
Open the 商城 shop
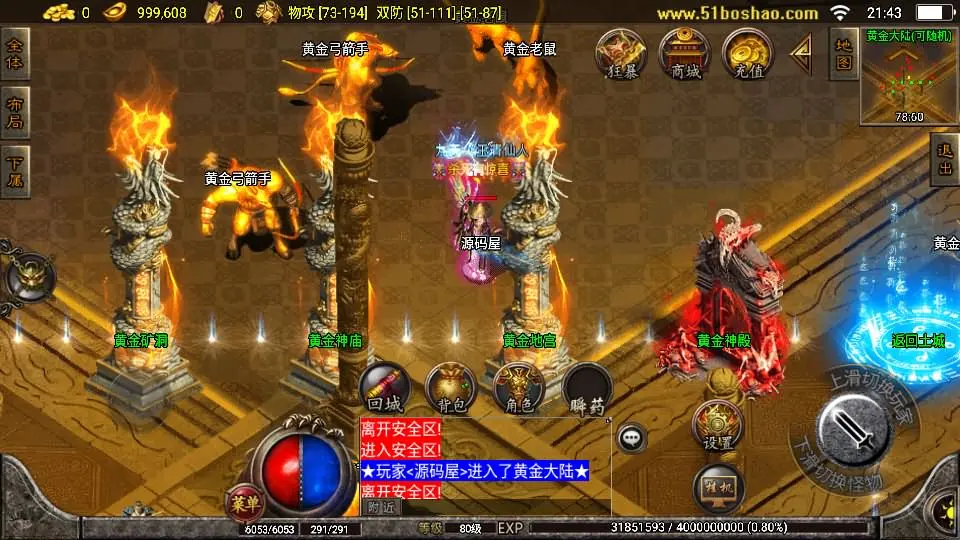pos(685,54)
